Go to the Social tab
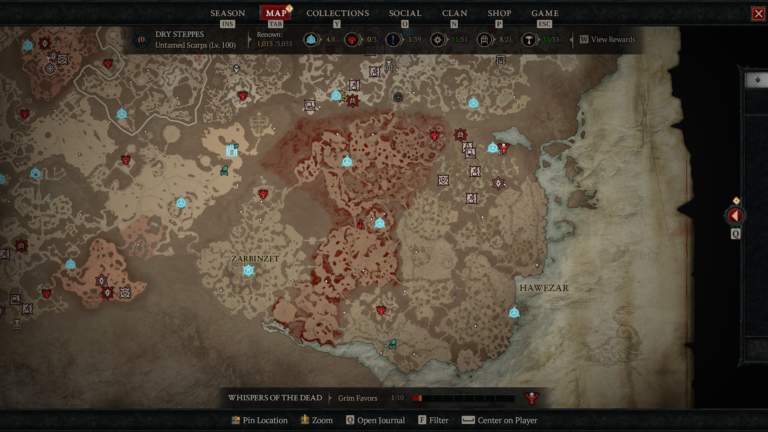 click(x=405, y=13)
